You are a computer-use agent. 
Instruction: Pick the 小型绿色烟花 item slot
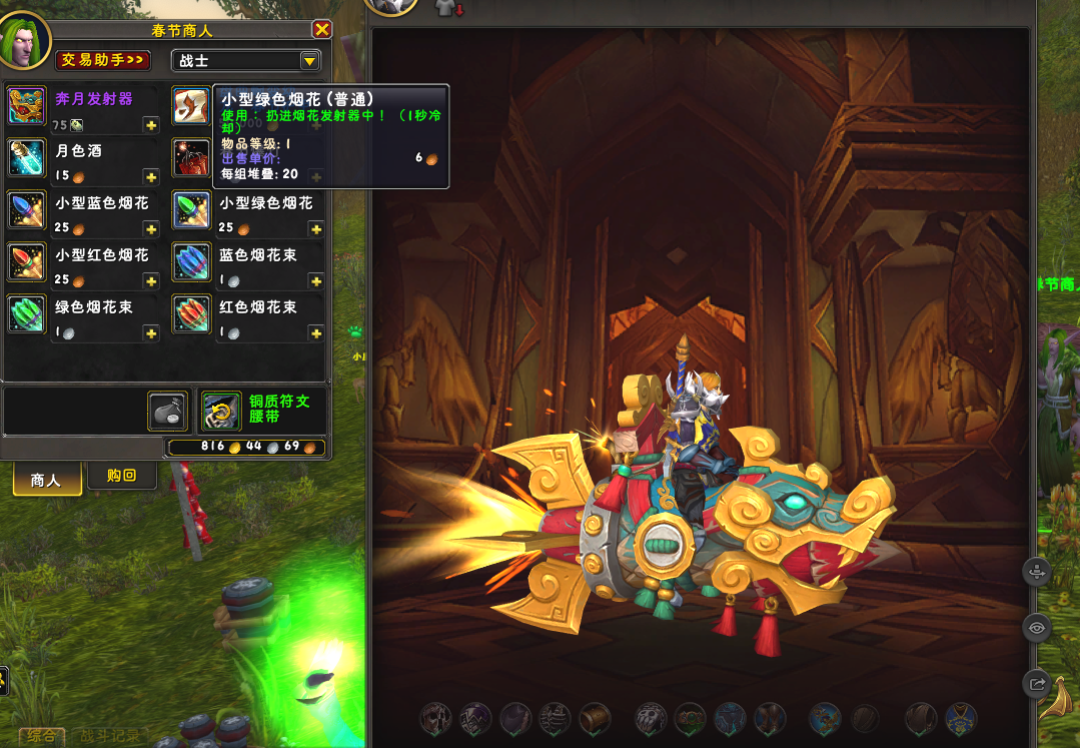pos(191,210)
